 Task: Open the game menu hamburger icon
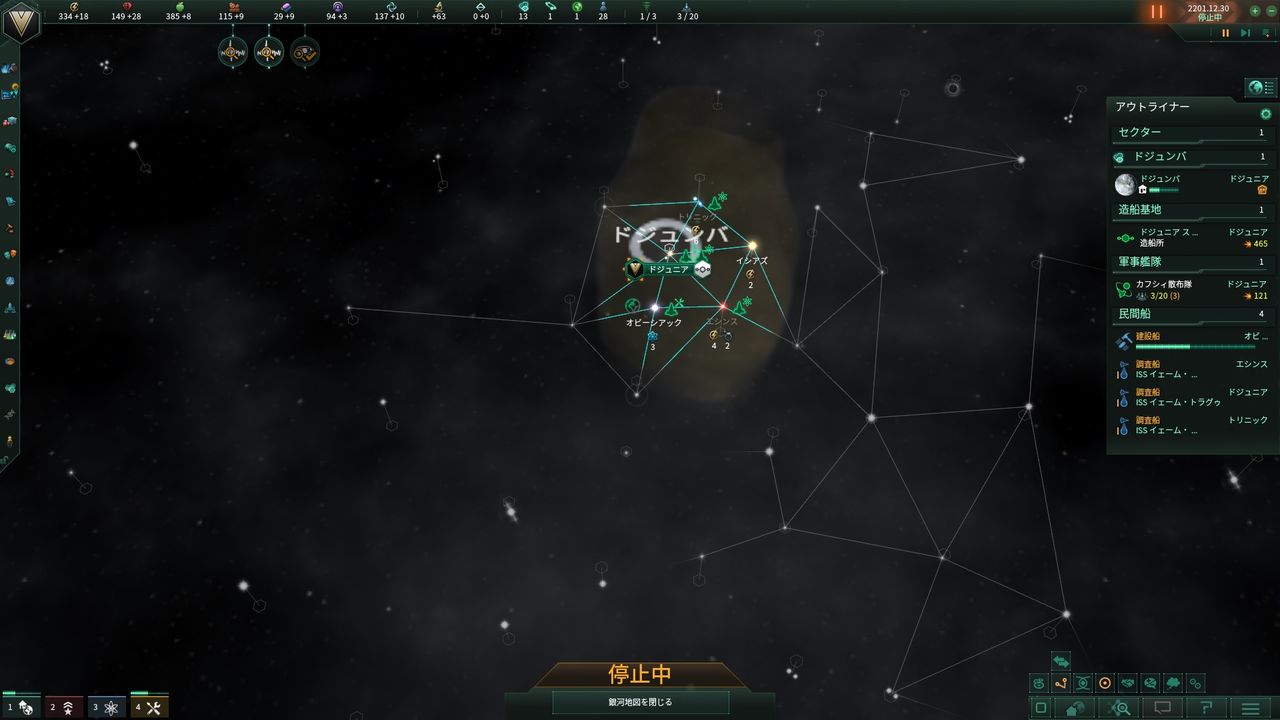(x=1250, y=708)
